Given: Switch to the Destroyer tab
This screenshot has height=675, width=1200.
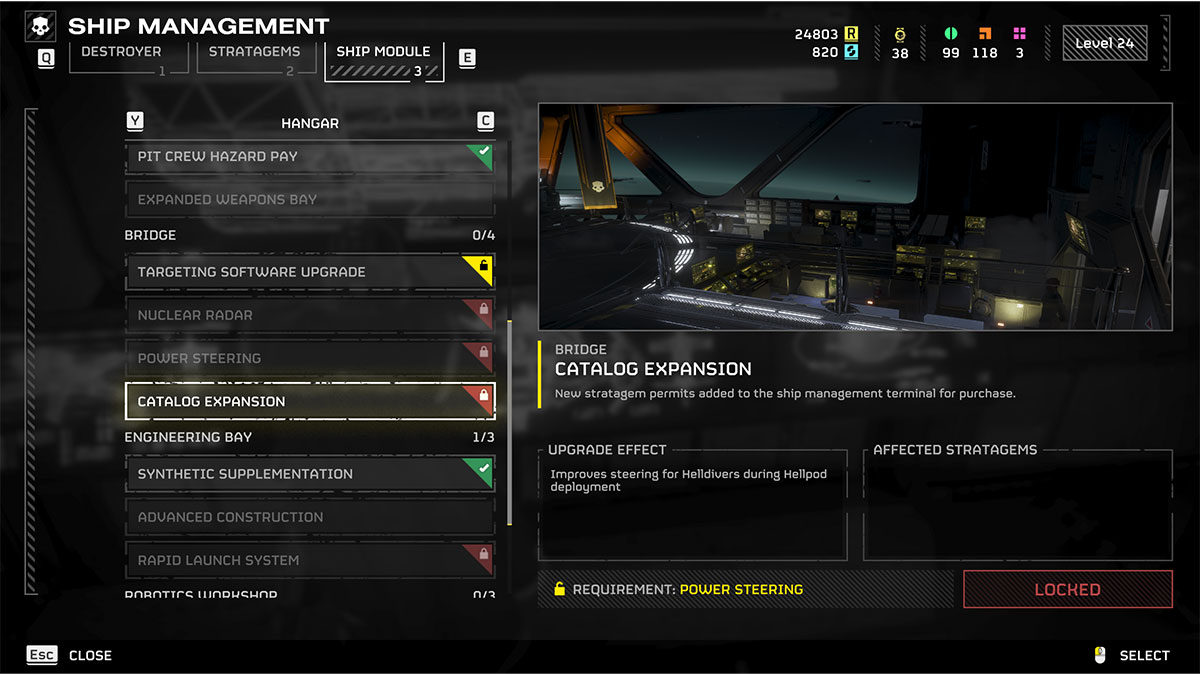Looking at the screenshot, I should (128, 58).
